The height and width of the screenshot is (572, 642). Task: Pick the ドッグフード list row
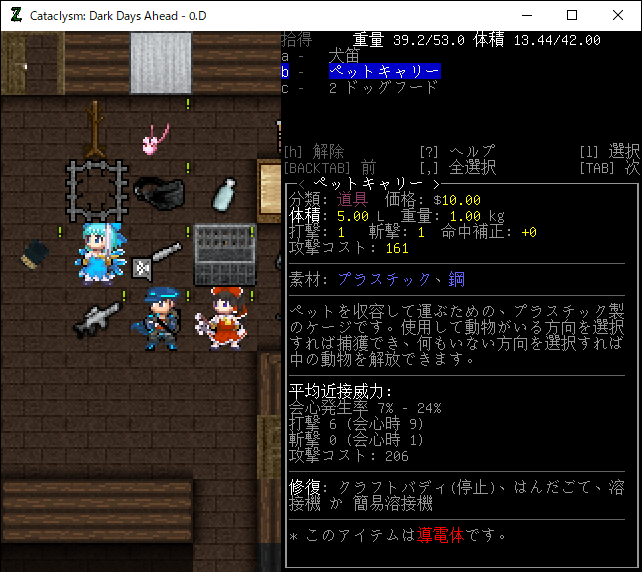click(383, 87)
